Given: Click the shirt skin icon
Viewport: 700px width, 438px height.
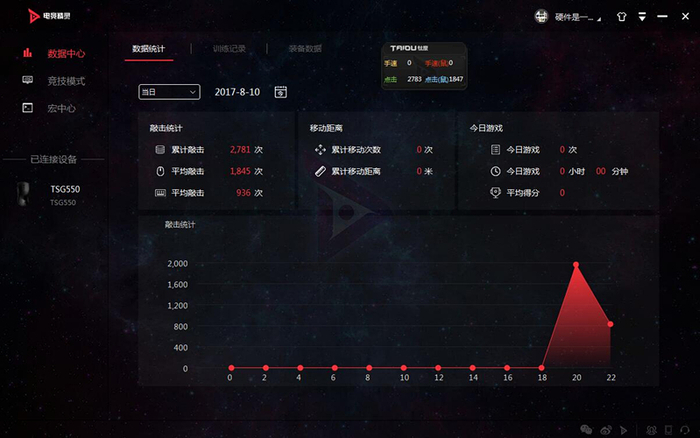Looking at the screenshot, I should tap(620, 17).
